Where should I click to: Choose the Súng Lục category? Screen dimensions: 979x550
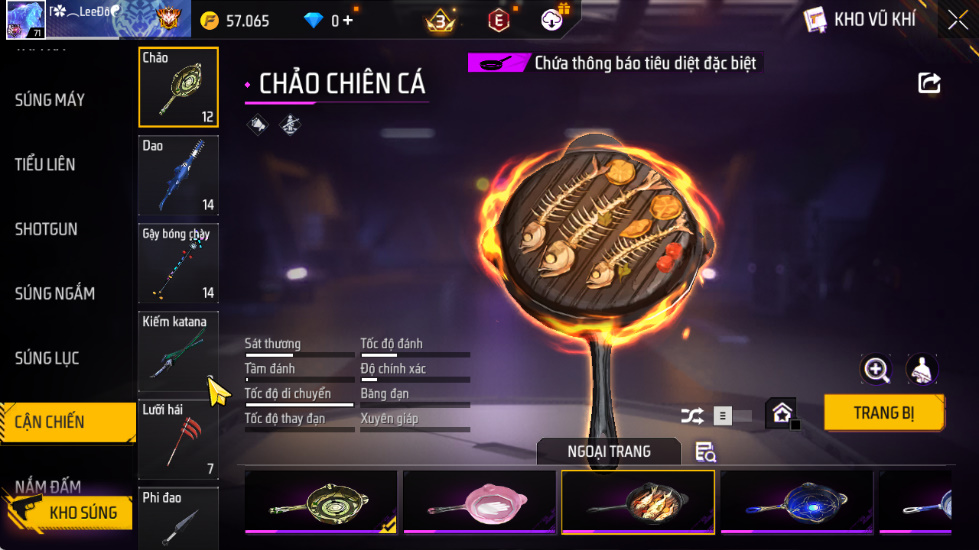(x=47, y=358)
